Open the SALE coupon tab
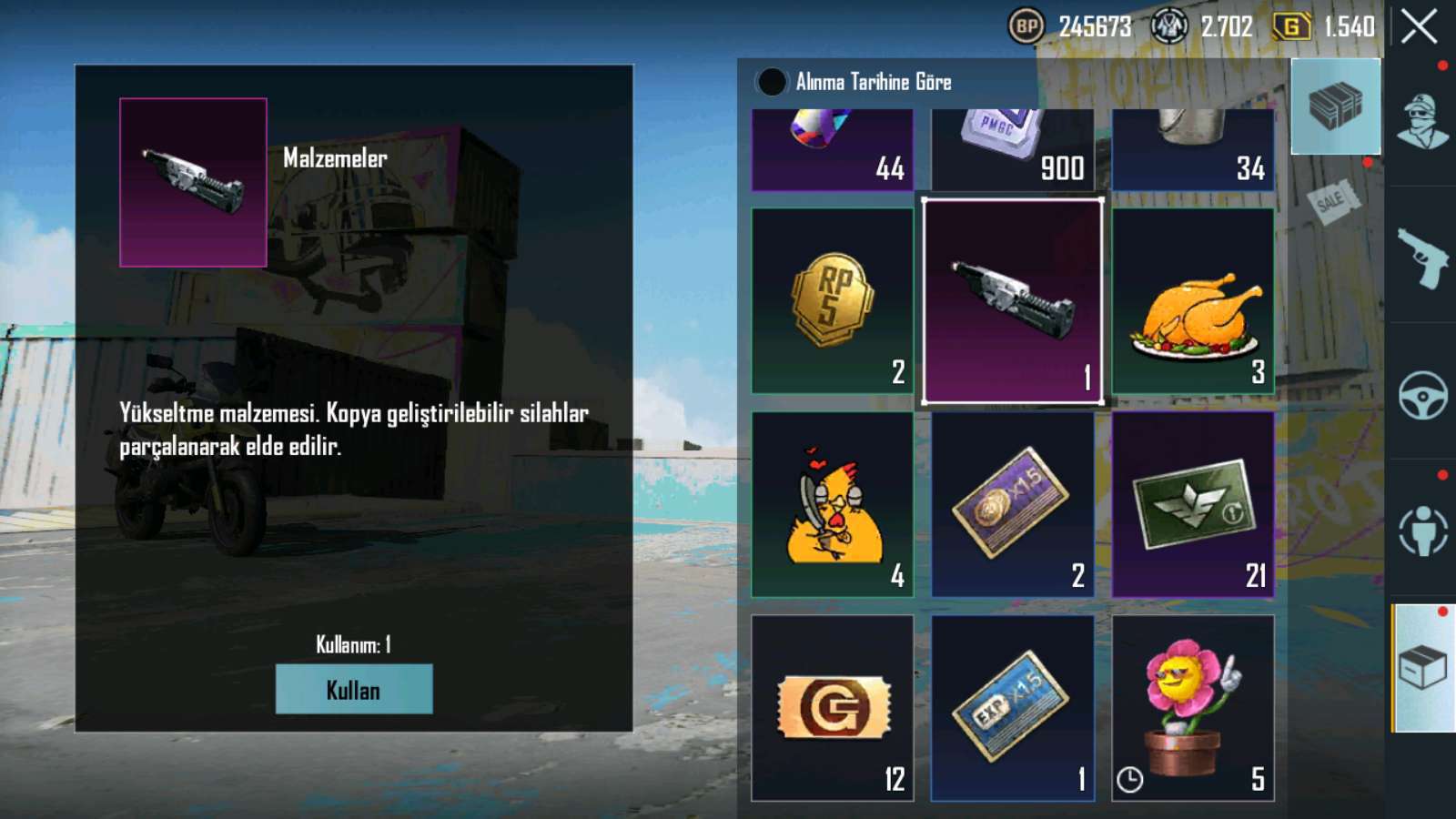Viewport: 1456px width, 819px height. coord(1331,200)
